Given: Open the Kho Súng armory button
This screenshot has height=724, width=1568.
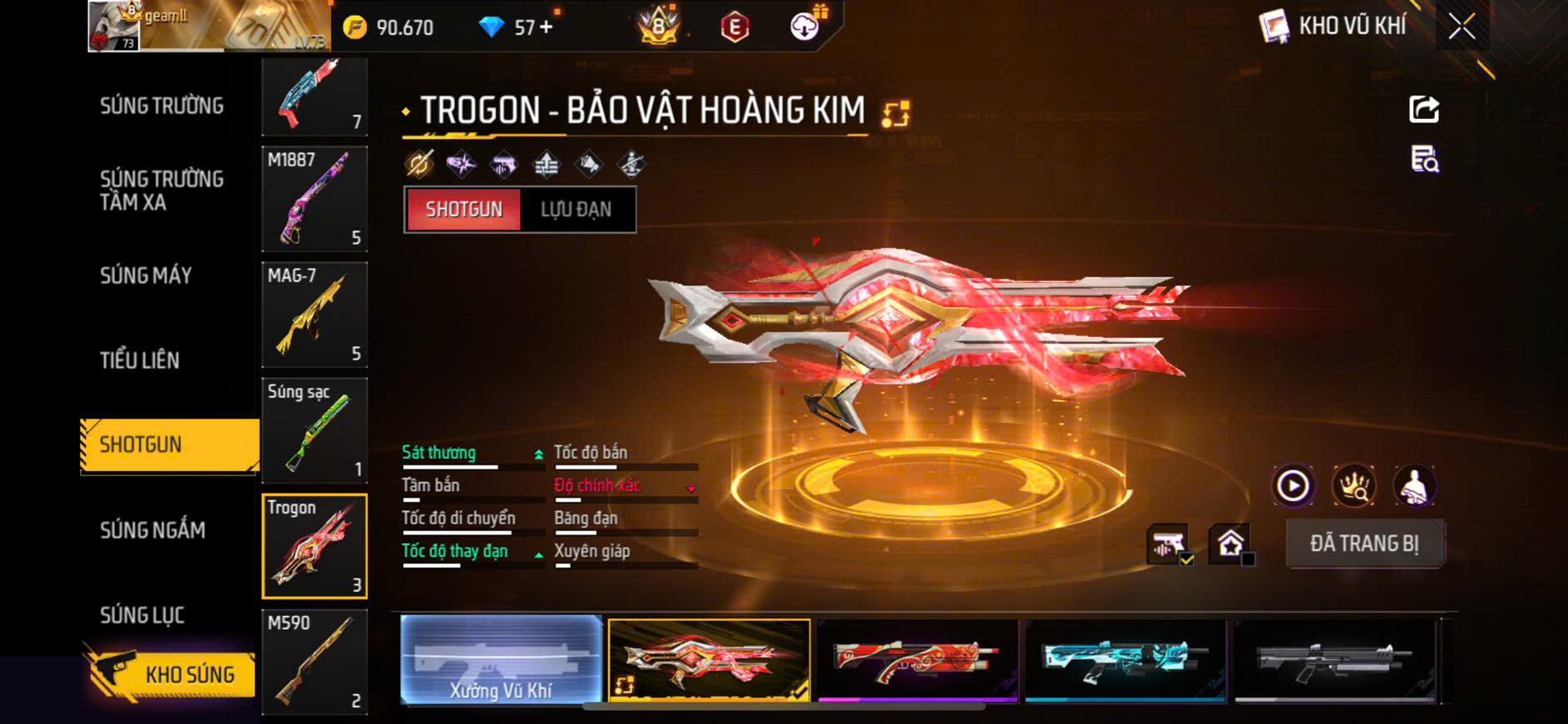Looking at the screenshot, I should tap(171, 674).
